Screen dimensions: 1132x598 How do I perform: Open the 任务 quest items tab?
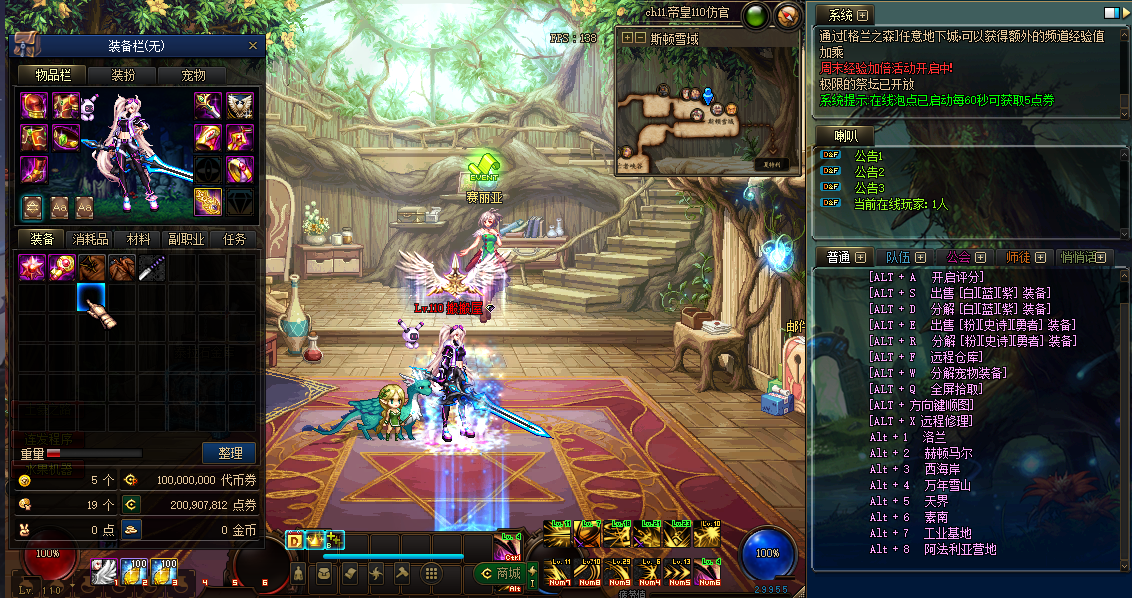click(234, 240)
